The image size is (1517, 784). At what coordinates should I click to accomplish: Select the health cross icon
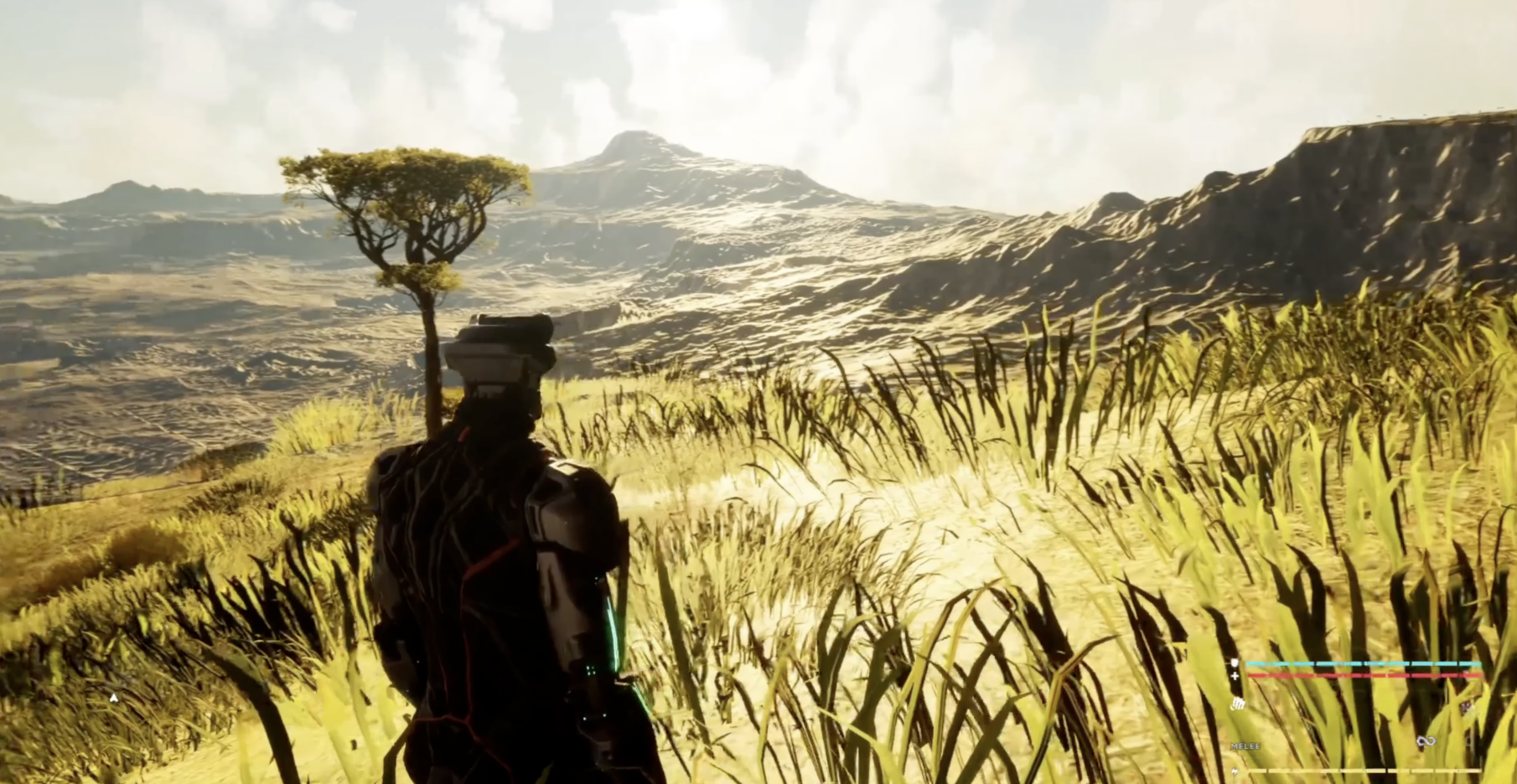click(1235, 676)
